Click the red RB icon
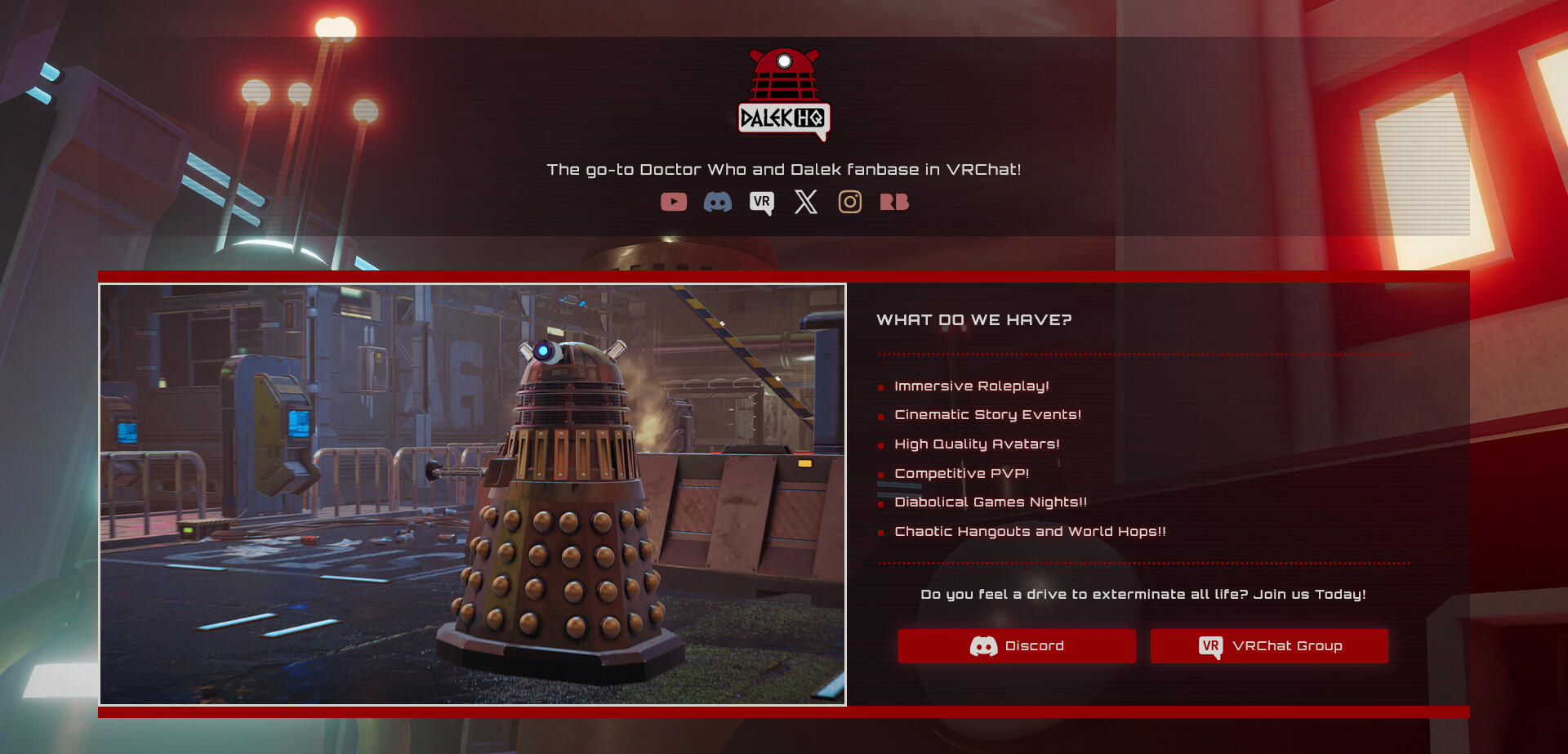The height and width of the screenshot is (754, 1568). [894, 202]
